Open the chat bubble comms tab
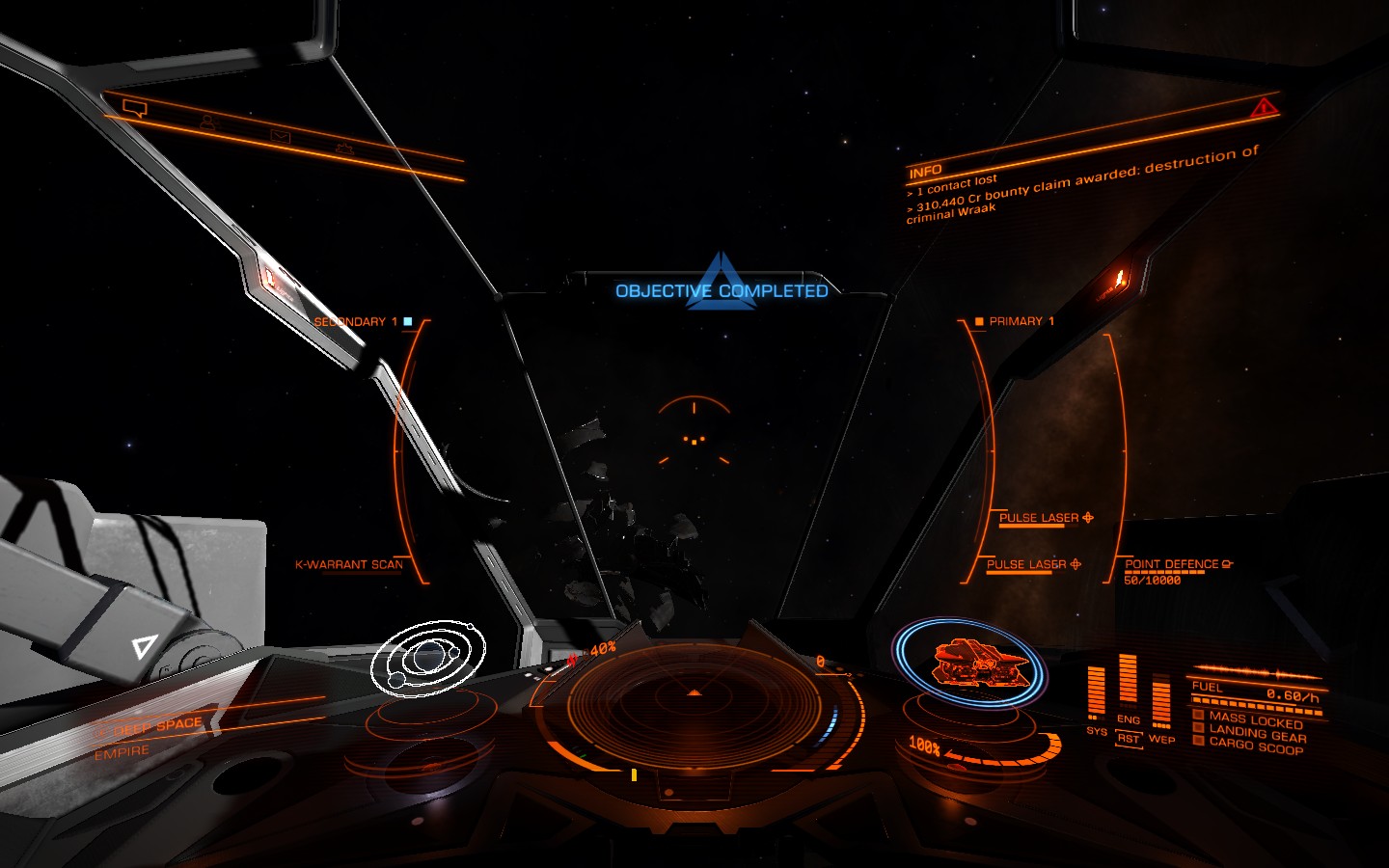Image resolution: width=1389 pixels, height=868 pixels. (135, 108)
